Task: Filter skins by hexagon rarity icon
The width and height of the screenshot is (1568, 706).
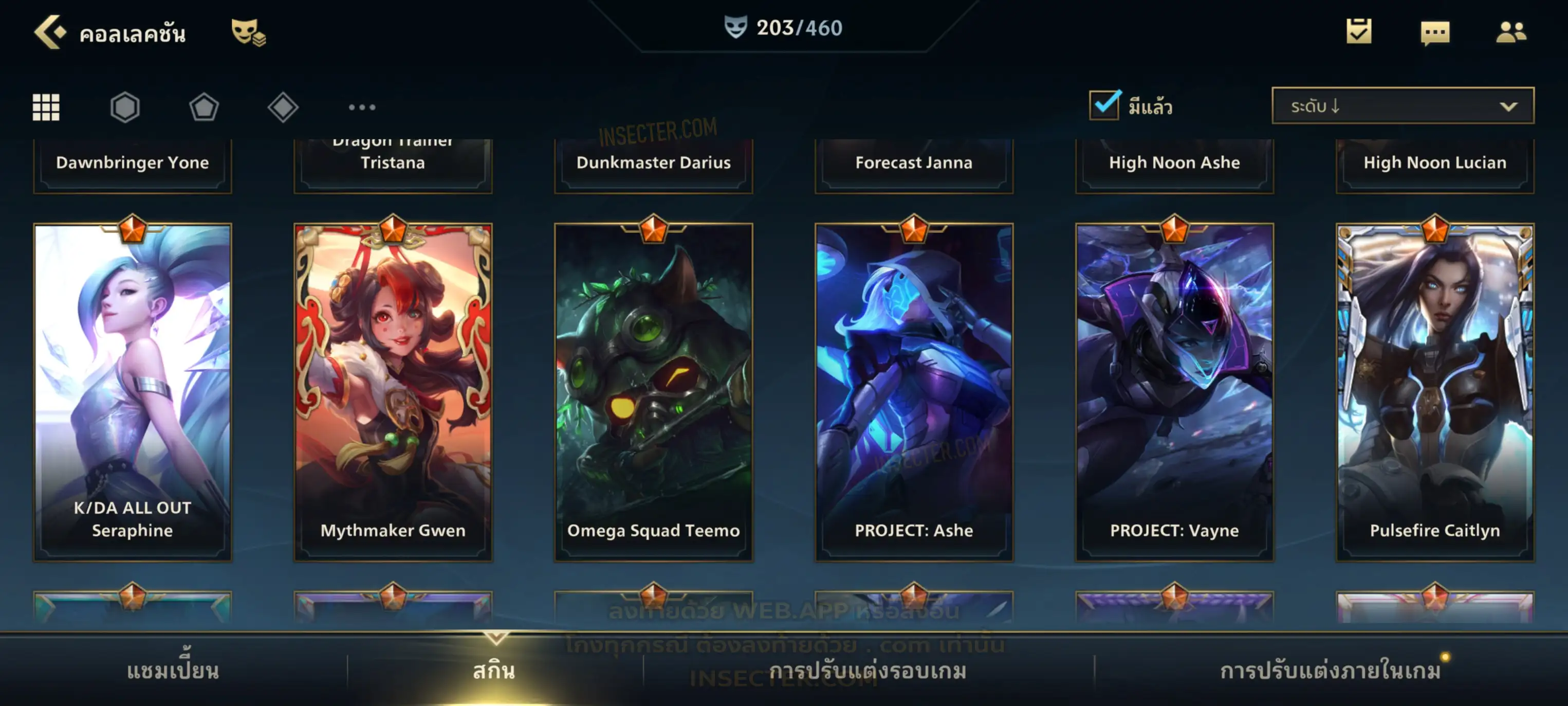Action: (125, 107)
